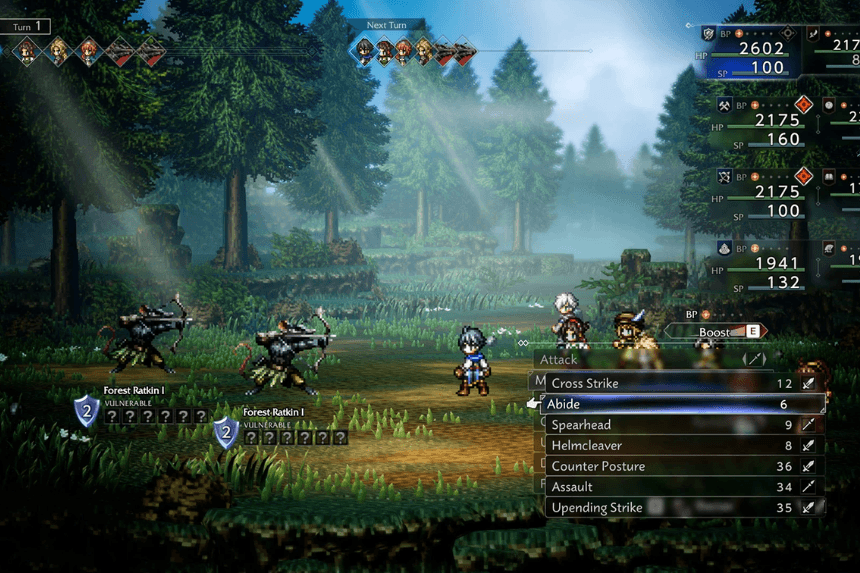
Task: Choose the Counter Posture skill
Action: [x=680, y=466]
